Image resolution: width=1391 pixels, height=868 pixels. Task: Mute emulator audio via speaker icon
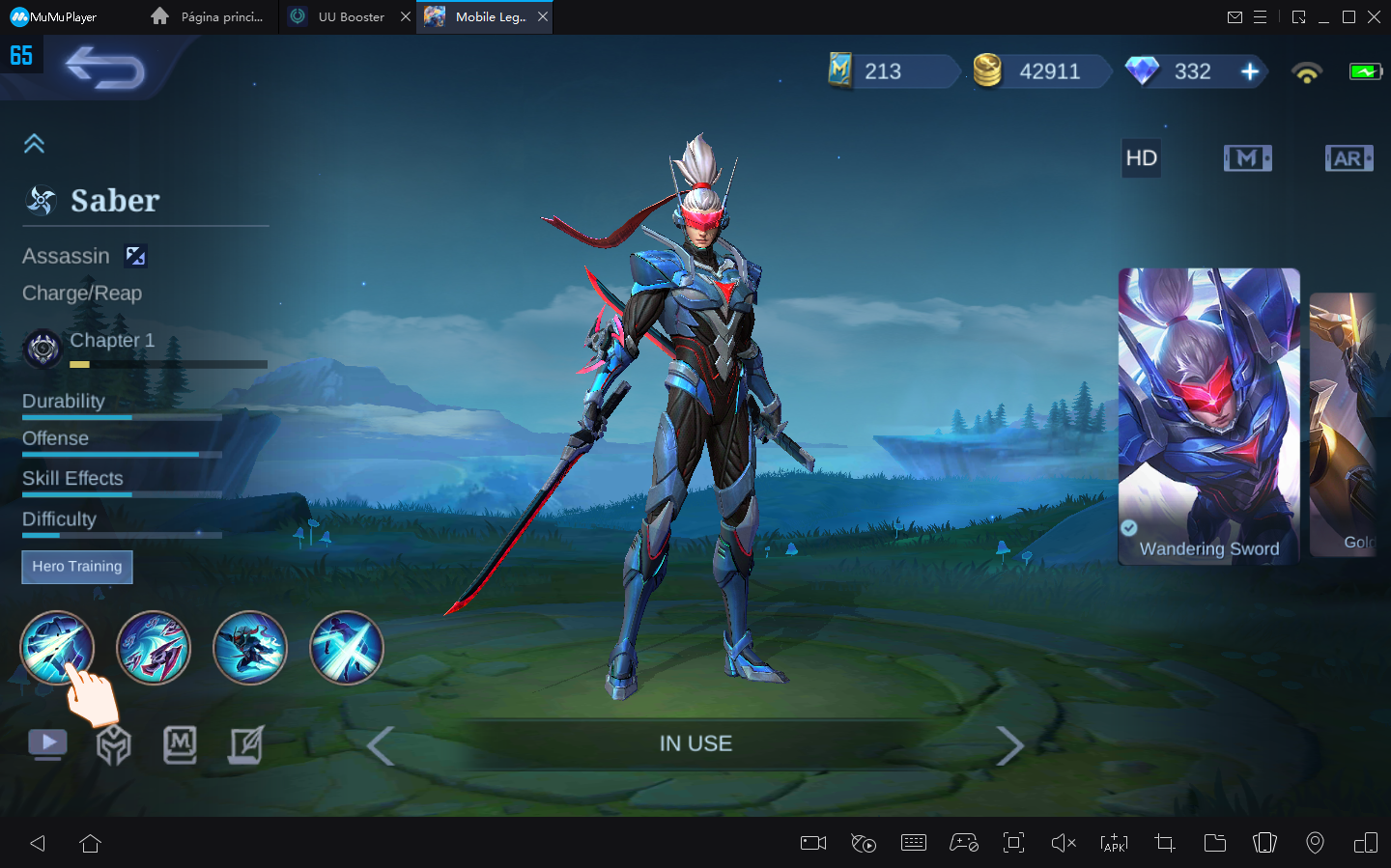(x=1064, y=843)
